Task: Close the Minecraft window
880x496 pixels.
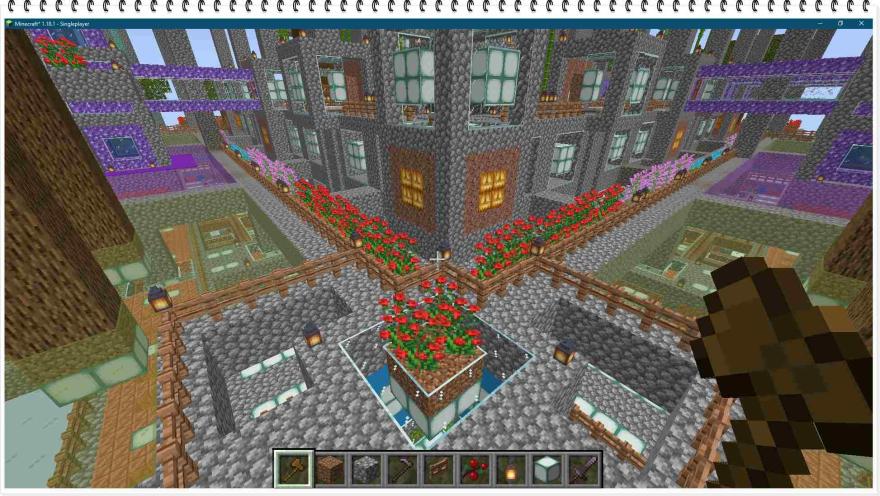Action: (x=863, y=23)
